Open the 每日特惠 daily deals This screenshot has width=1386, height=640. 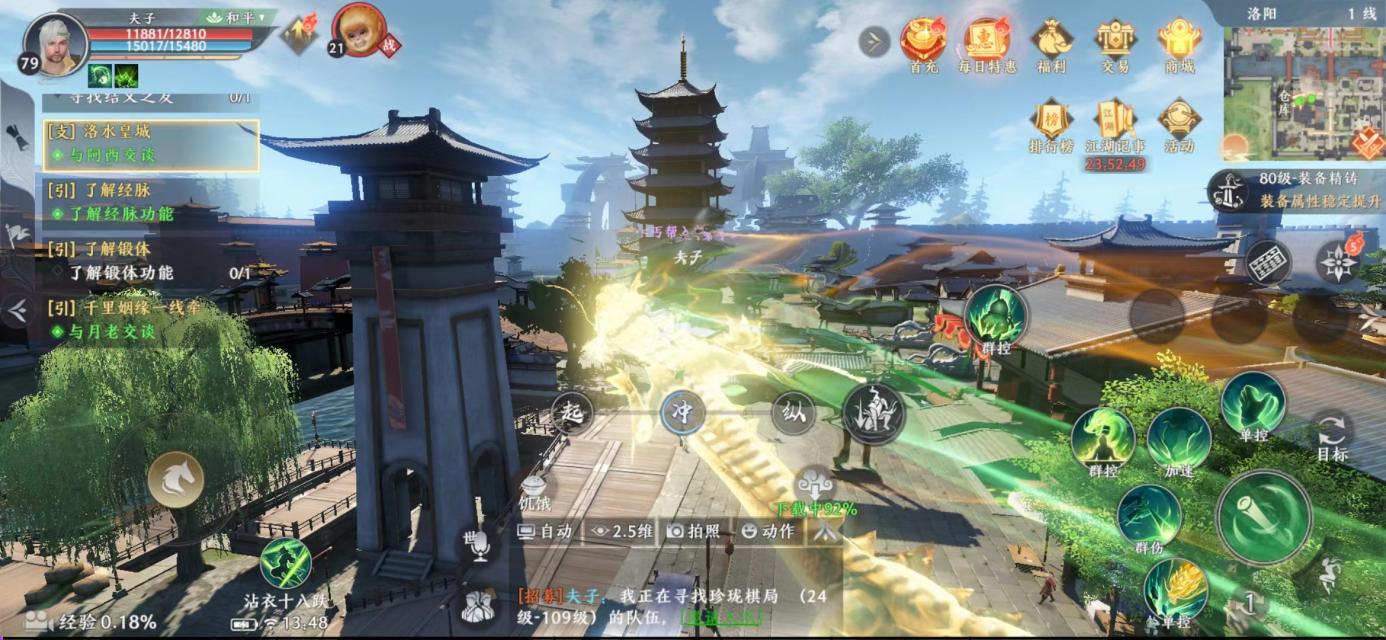point(987,42)
